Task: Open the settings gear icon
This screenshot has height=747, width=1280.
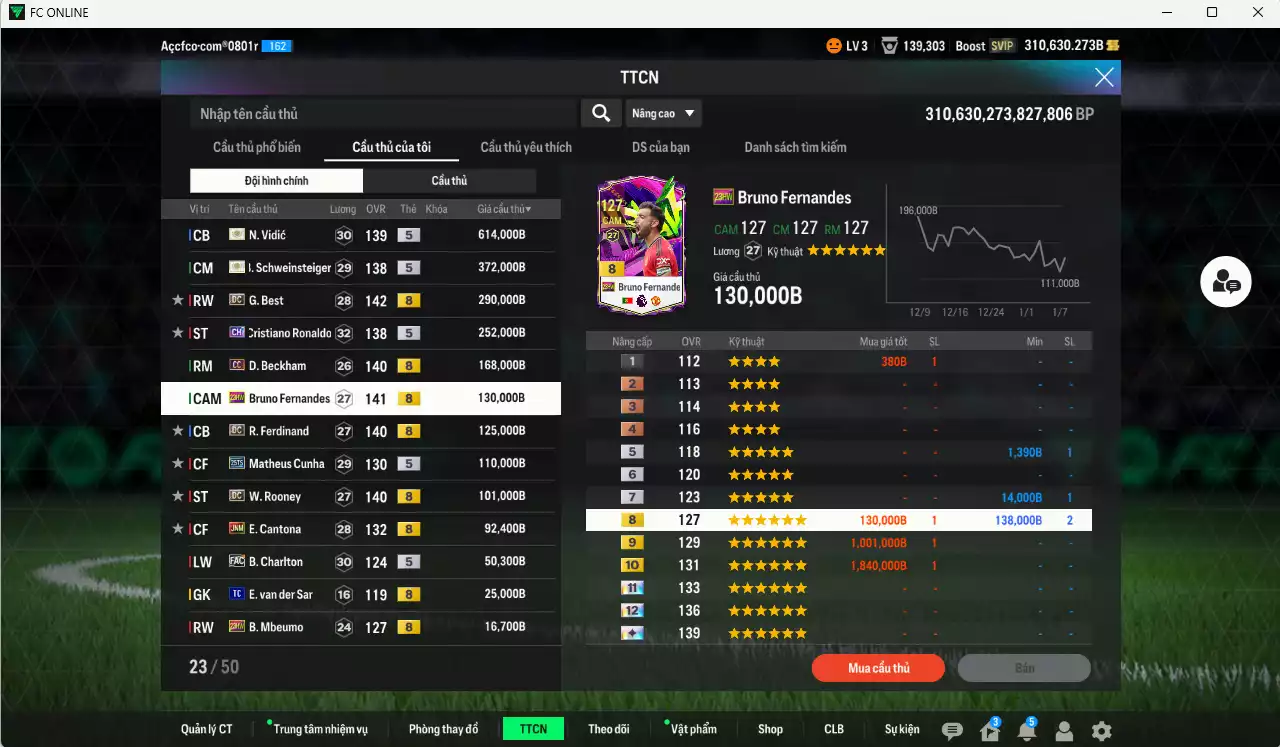Action: 1101,730
